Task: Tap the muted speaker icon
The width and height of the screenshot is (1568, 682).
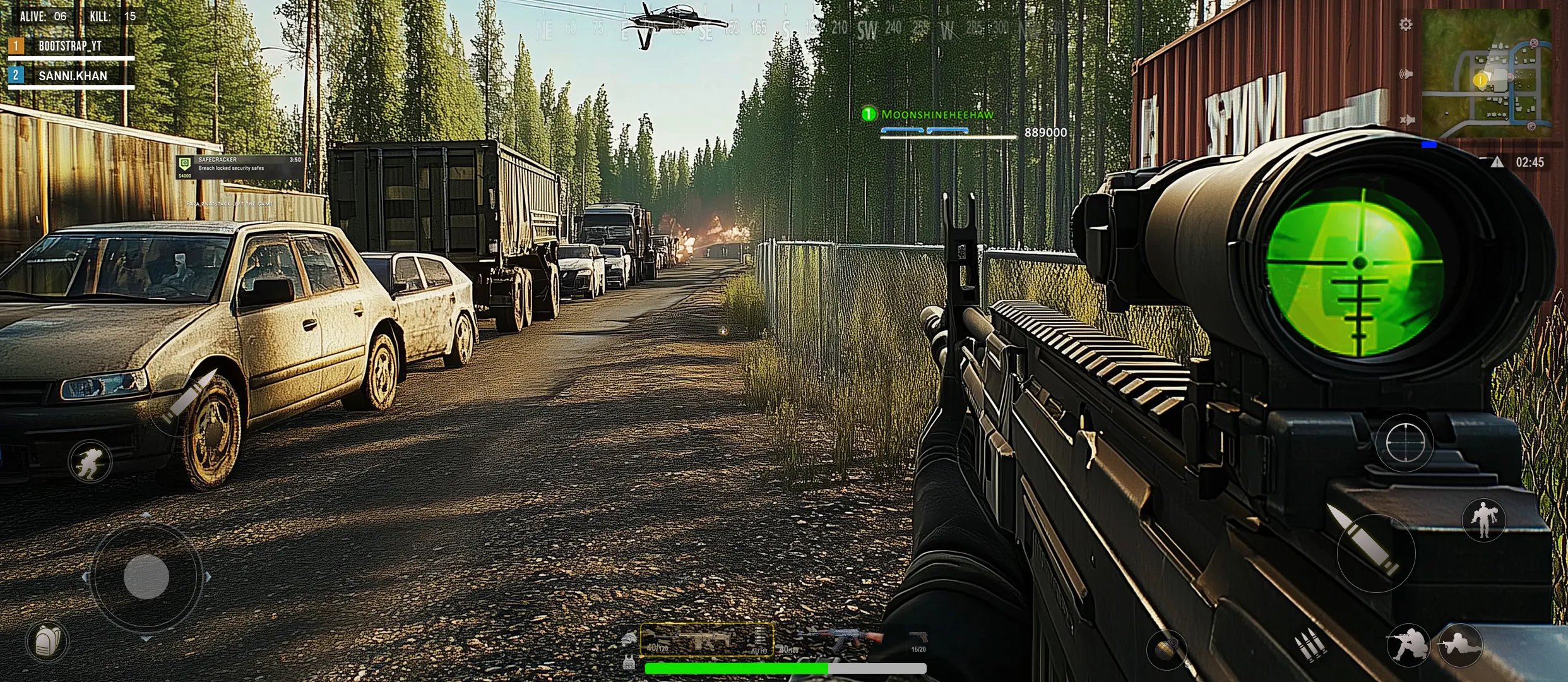Action: 1406,120
